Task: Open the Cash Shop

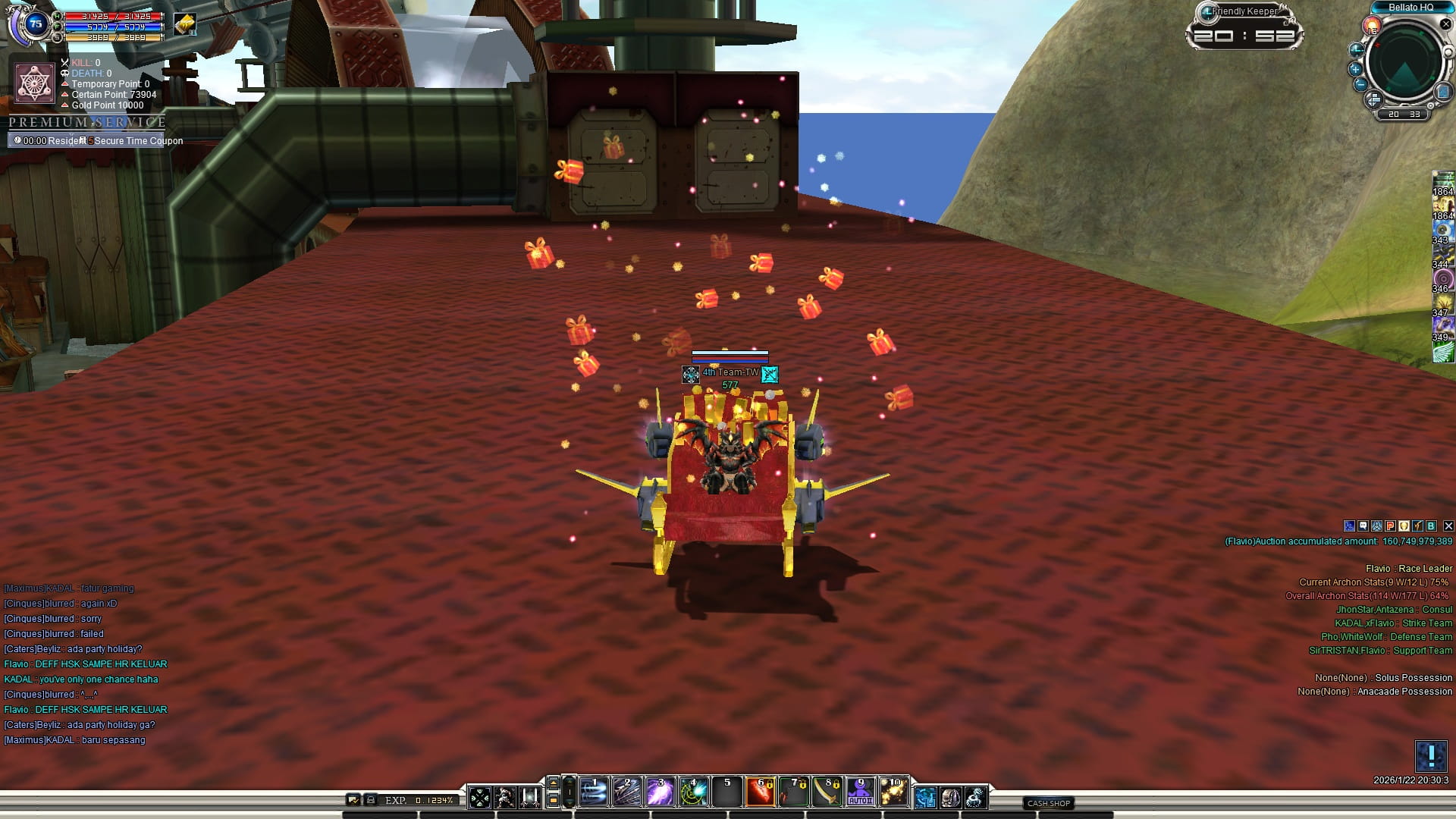Action: [x=1049, y=803]
